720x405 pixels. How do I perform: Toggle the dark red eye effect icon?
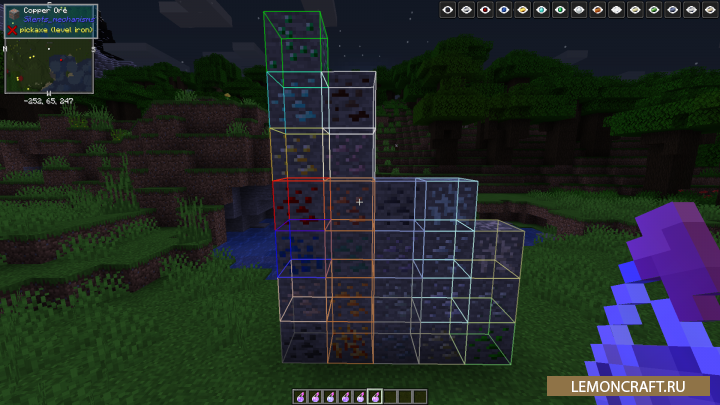coord(485,9)
